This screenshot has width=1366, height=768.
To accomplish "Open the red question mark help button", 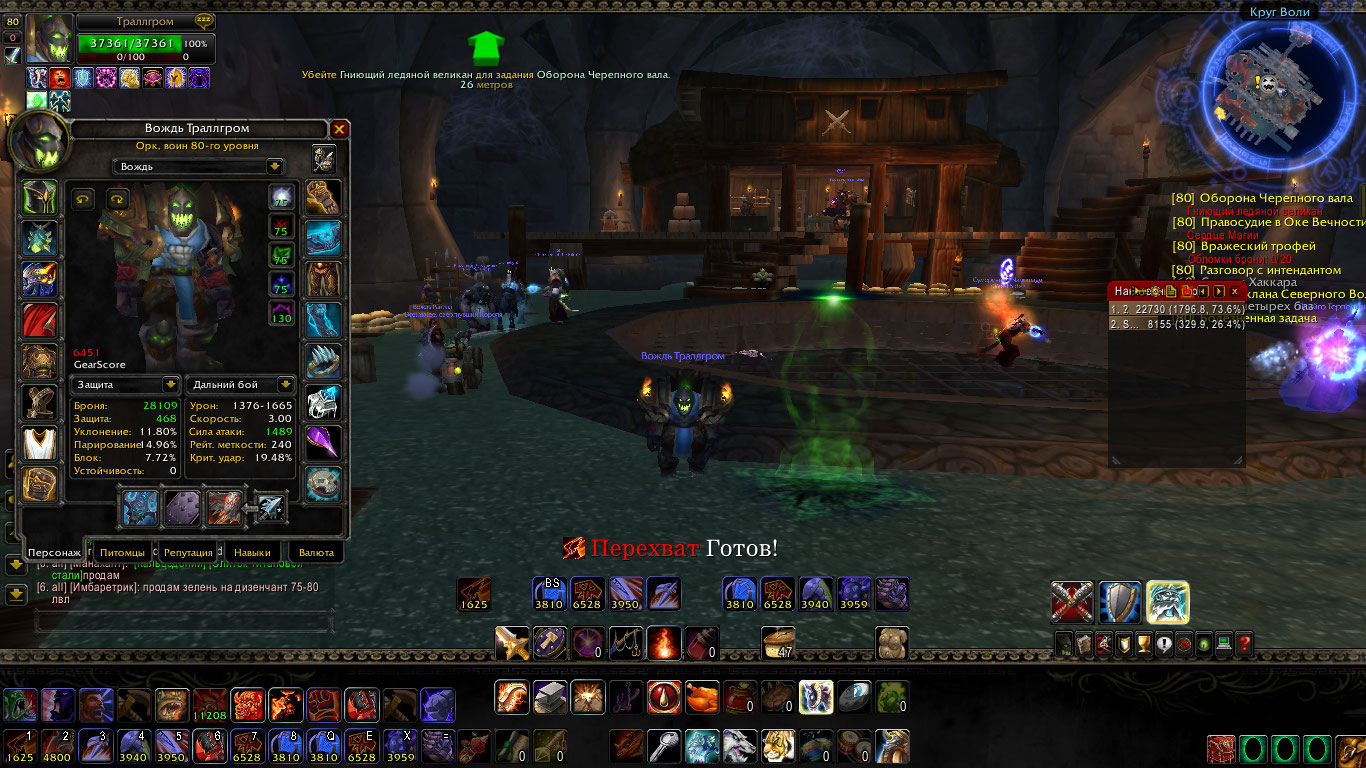I will click(x=1244, y=644).
